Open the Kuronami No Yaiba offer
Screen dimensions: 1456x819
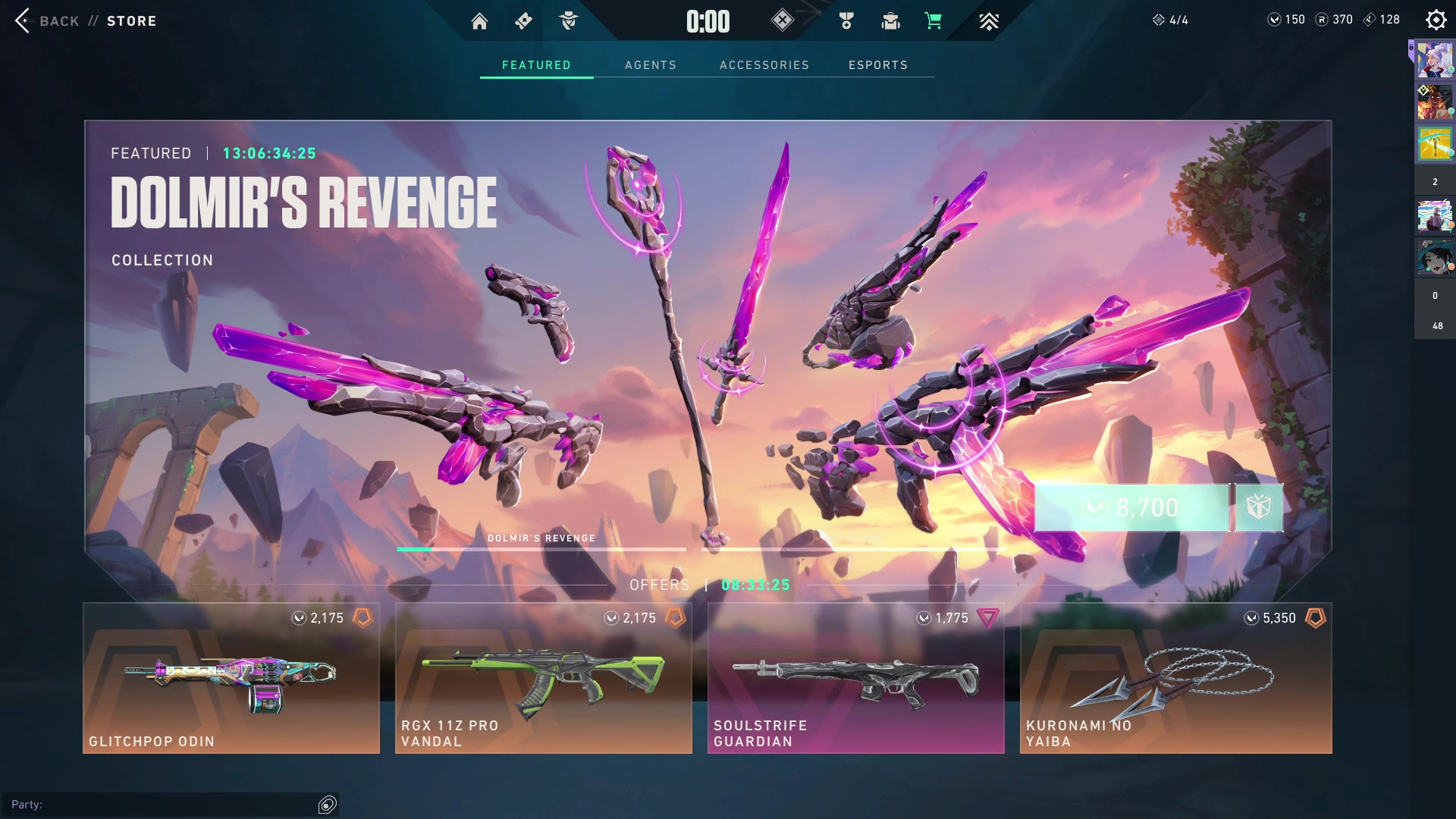click(x=1175, y=678)
